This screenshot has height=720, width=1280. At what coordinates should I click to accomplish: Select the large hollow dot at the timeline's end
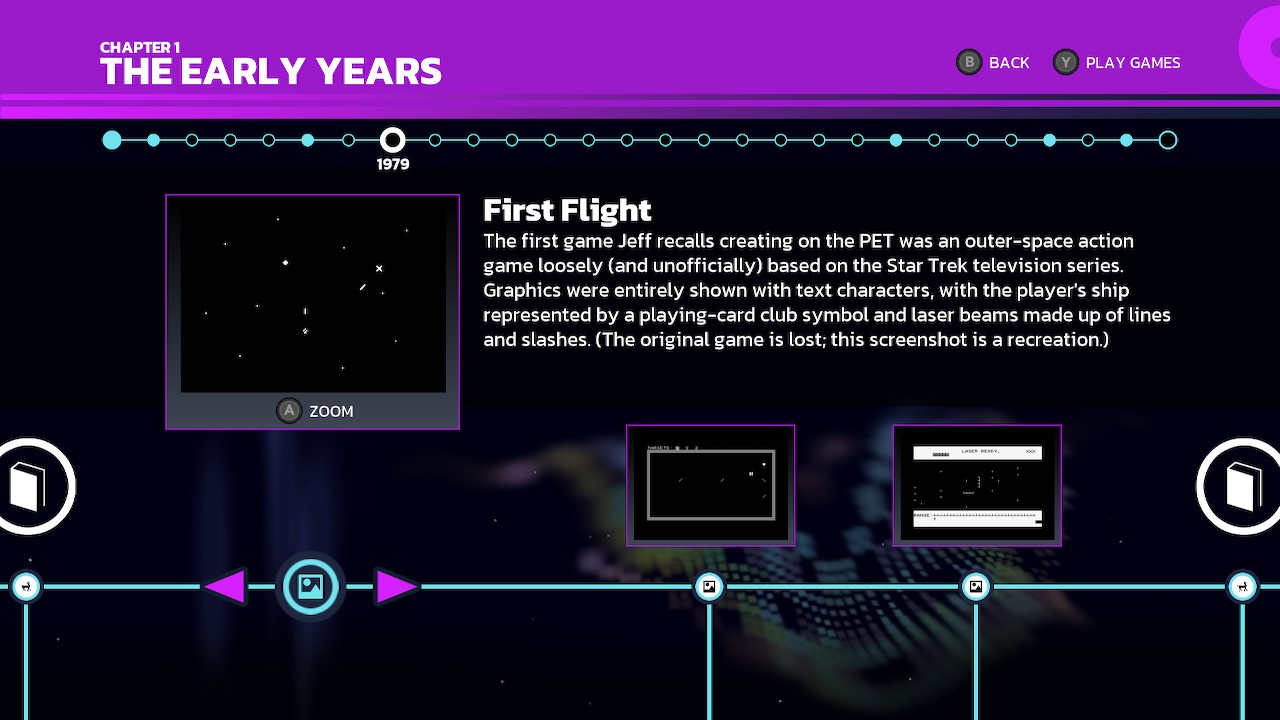(1168, 140)
